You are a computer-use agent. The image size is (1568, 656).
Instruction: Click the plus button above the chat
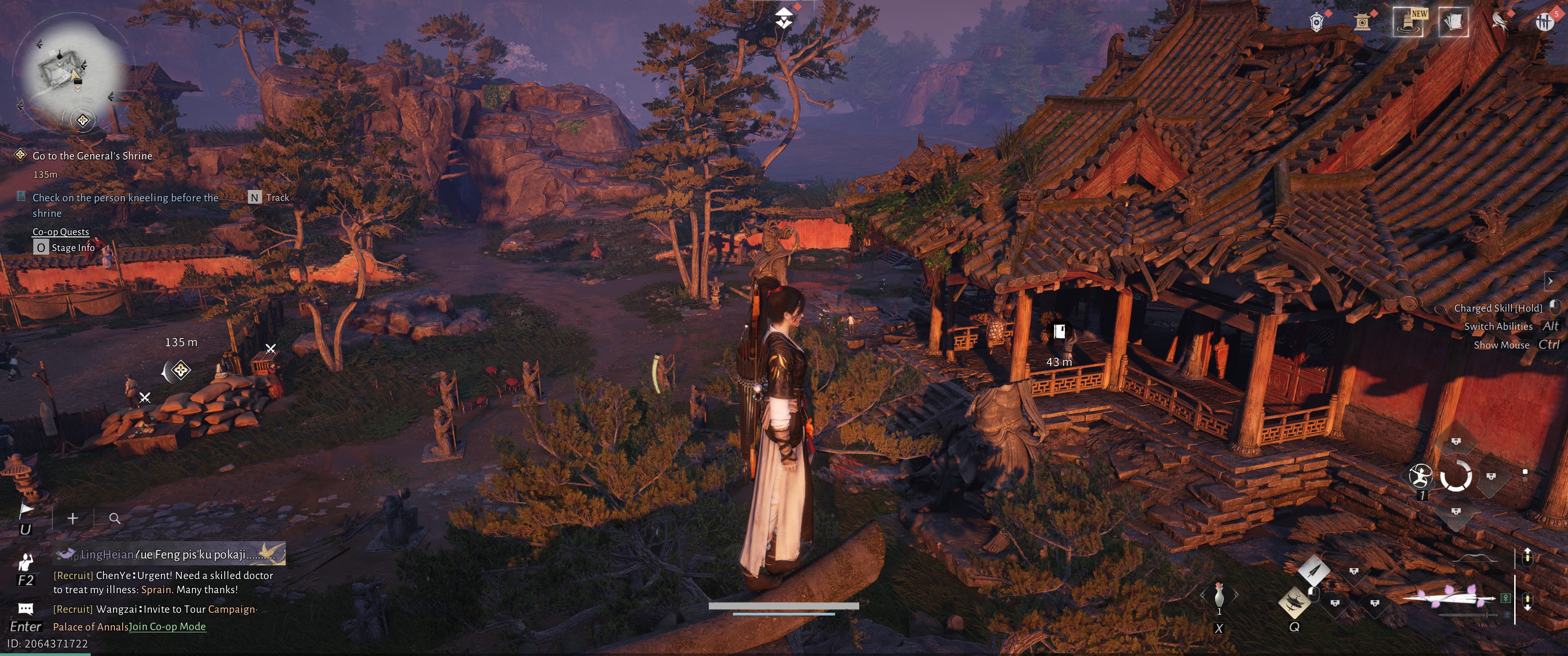[72, 518]
